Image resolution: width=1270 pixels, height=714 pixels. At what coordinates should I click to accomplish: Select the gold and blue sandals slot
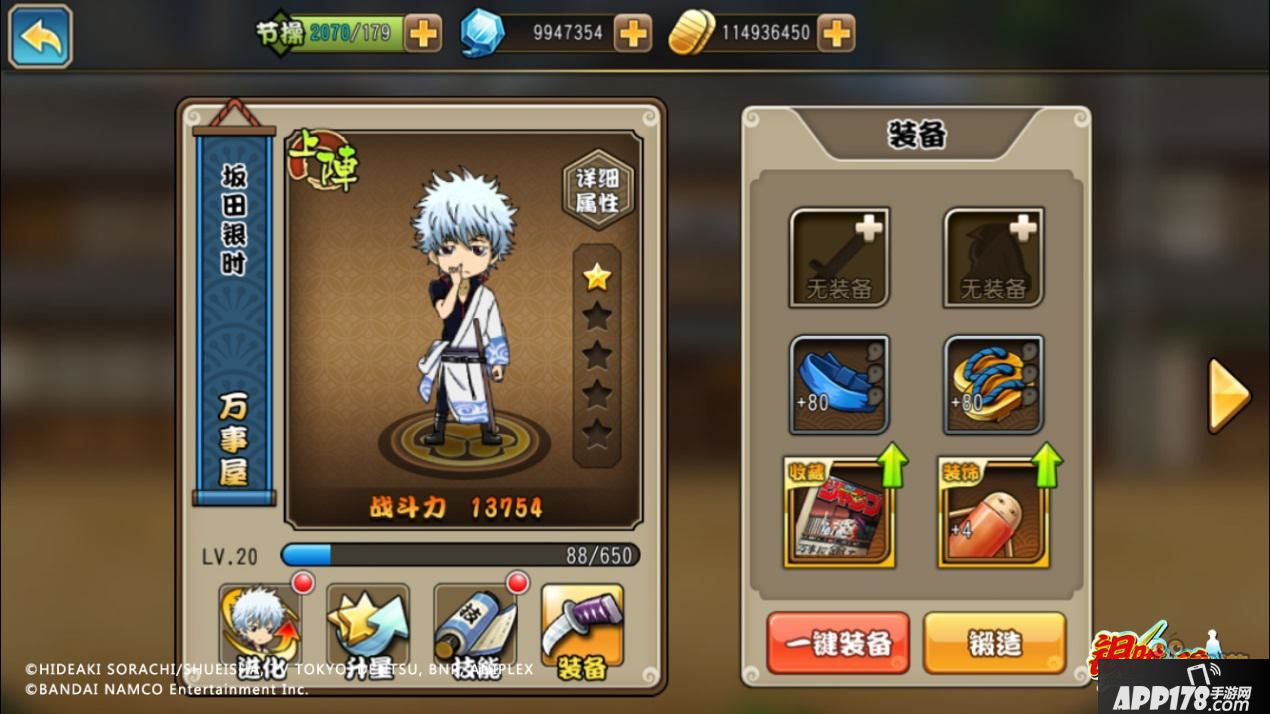[x=993, y=384]
